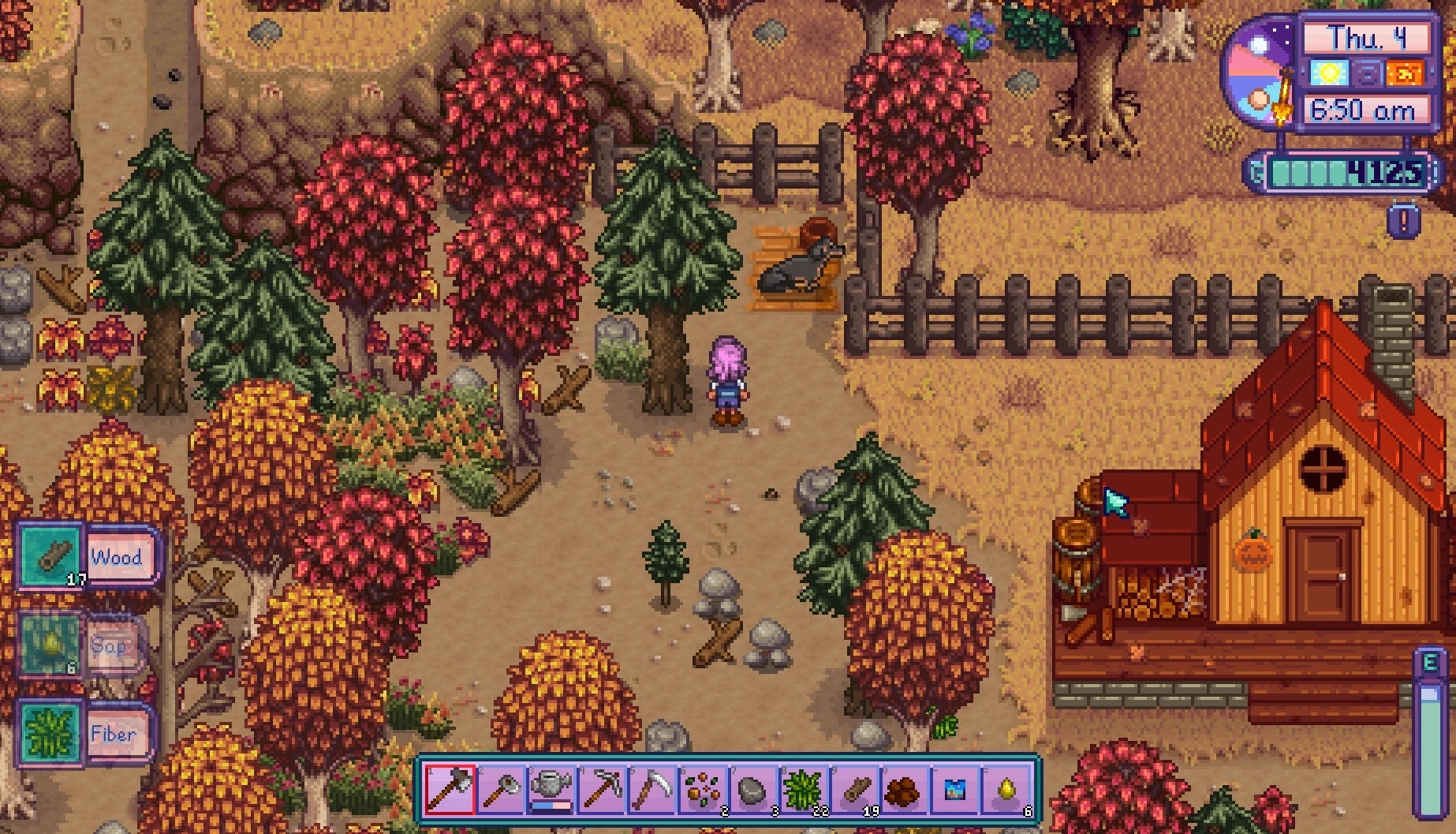
Task: Select the wood stack of 19
Action: [854, 790]
